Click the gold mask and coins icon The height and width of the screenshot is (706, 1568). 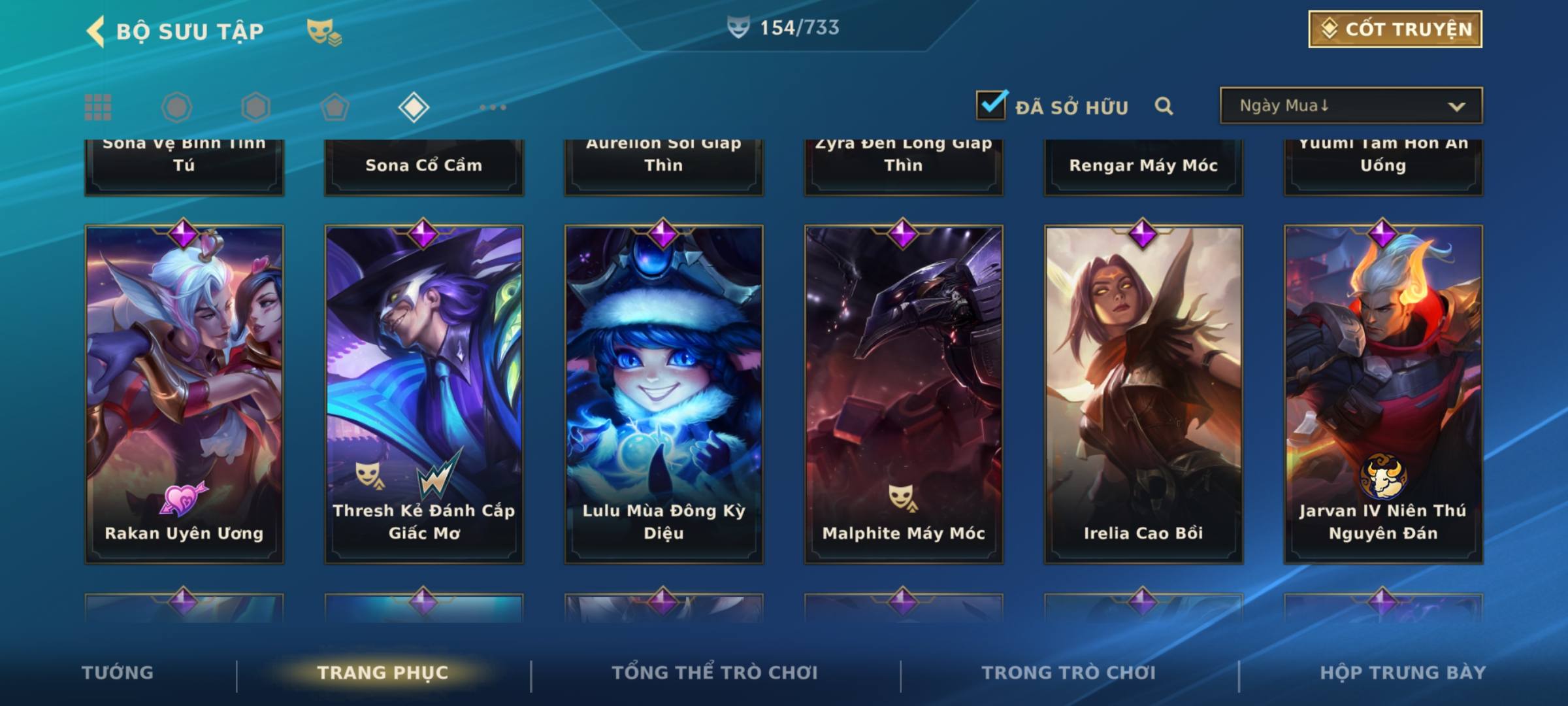point(324,32)
